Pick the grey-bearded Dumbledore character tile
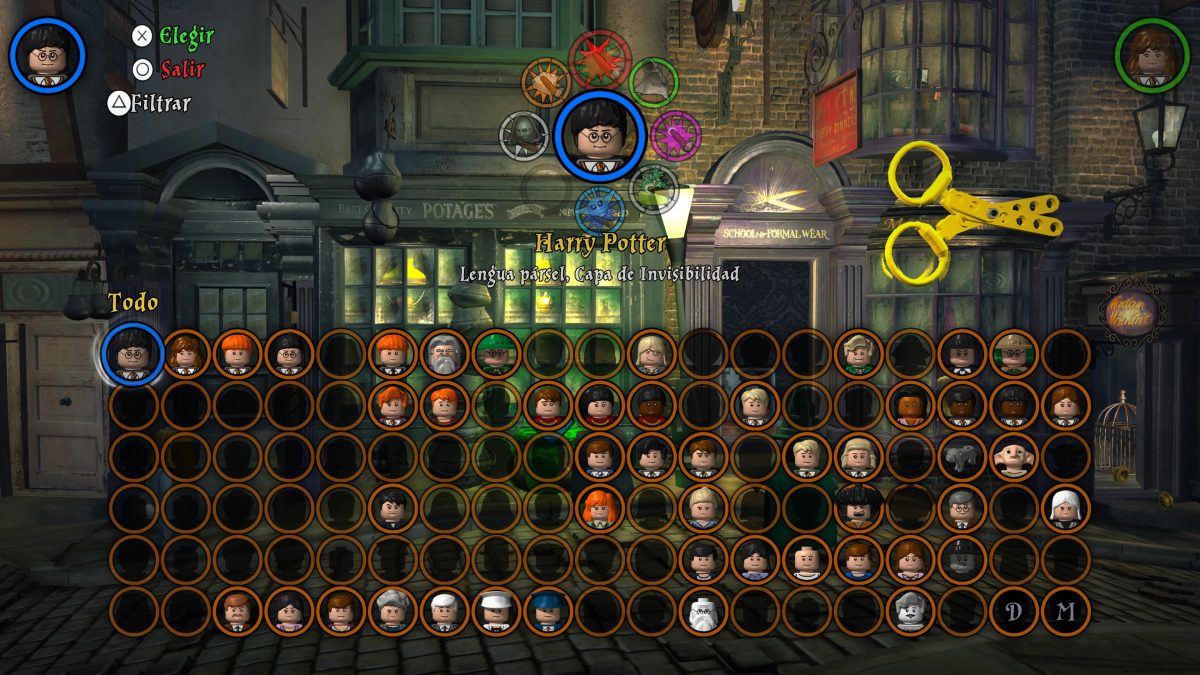The width and height of the screenshot is (1200, 675). pyautogui.click(x=445, y=354)
